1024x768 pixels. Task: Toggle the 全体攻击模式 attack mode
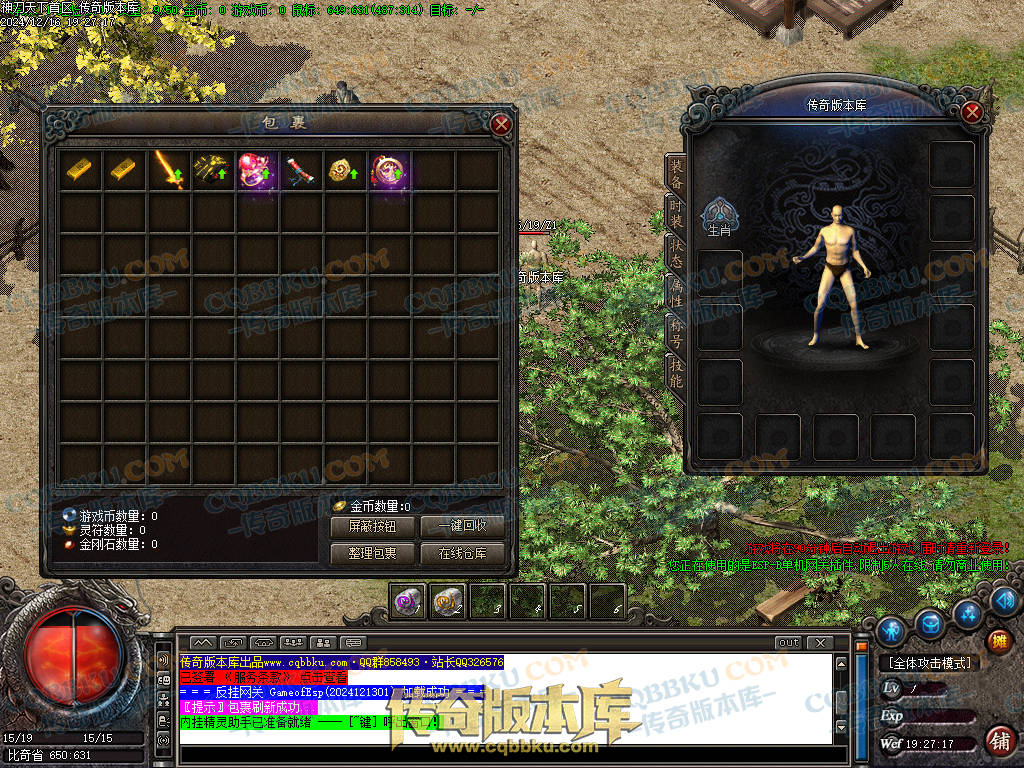tap(929, 662)
